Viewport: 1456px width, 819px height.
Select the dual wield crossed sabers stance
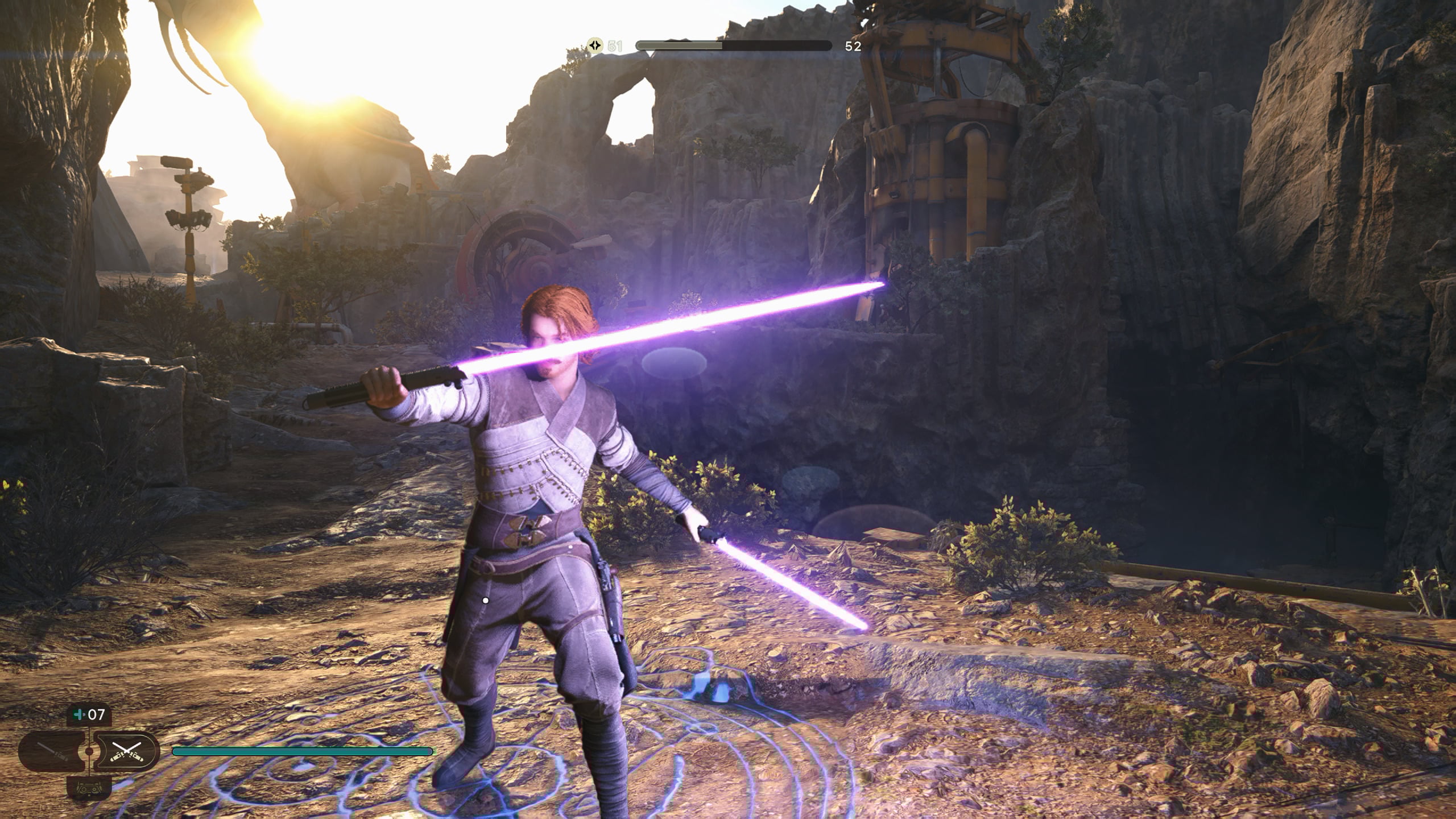[126, 751]
